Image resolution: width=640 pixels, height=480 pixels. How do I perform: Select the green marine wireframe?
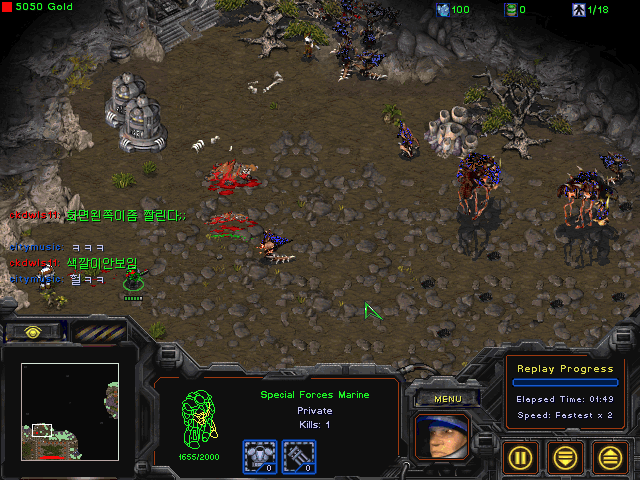tap(199, 419)
